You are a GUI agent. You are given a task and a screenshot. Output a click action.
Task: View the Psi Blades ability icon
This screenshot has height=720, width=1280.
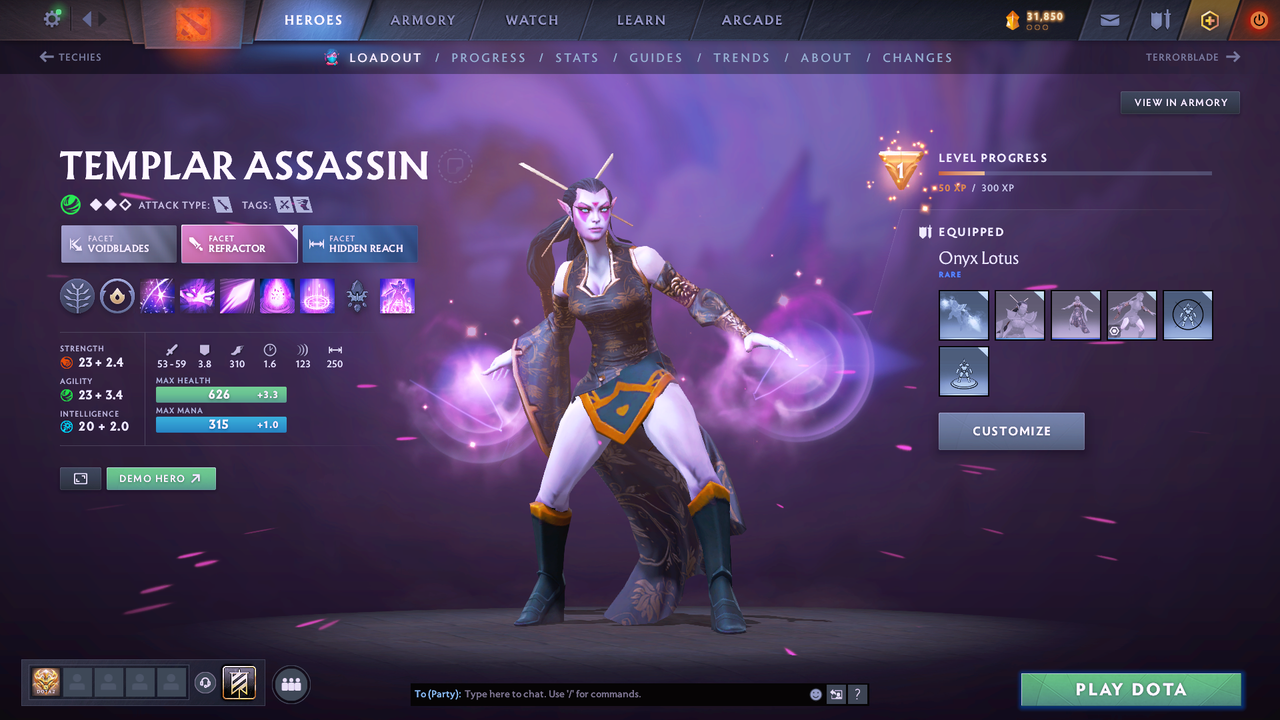point(237,296)
